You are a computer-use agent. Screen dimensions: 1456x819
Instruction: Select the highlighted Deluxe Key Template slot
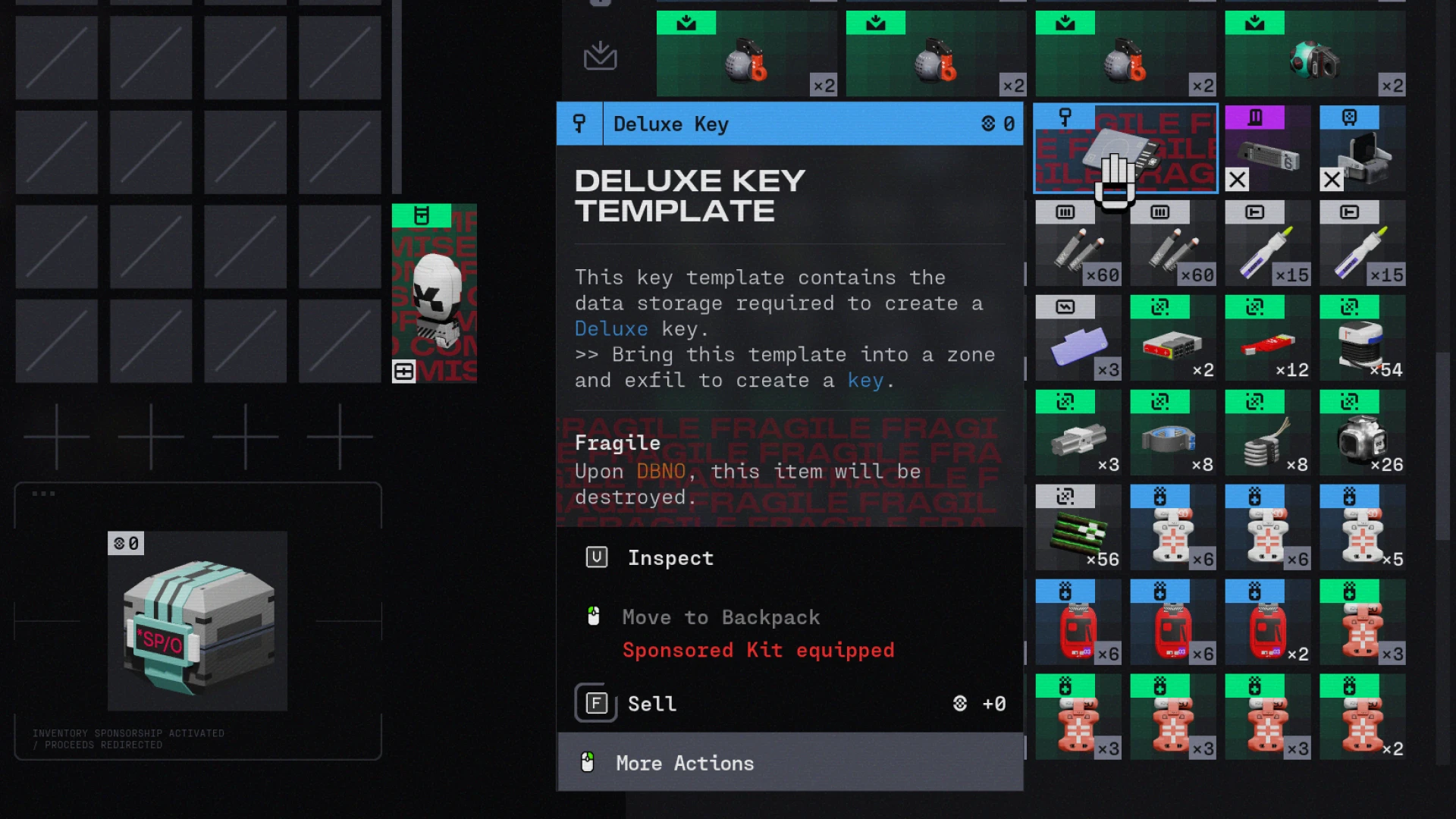tap(1125, 149)
